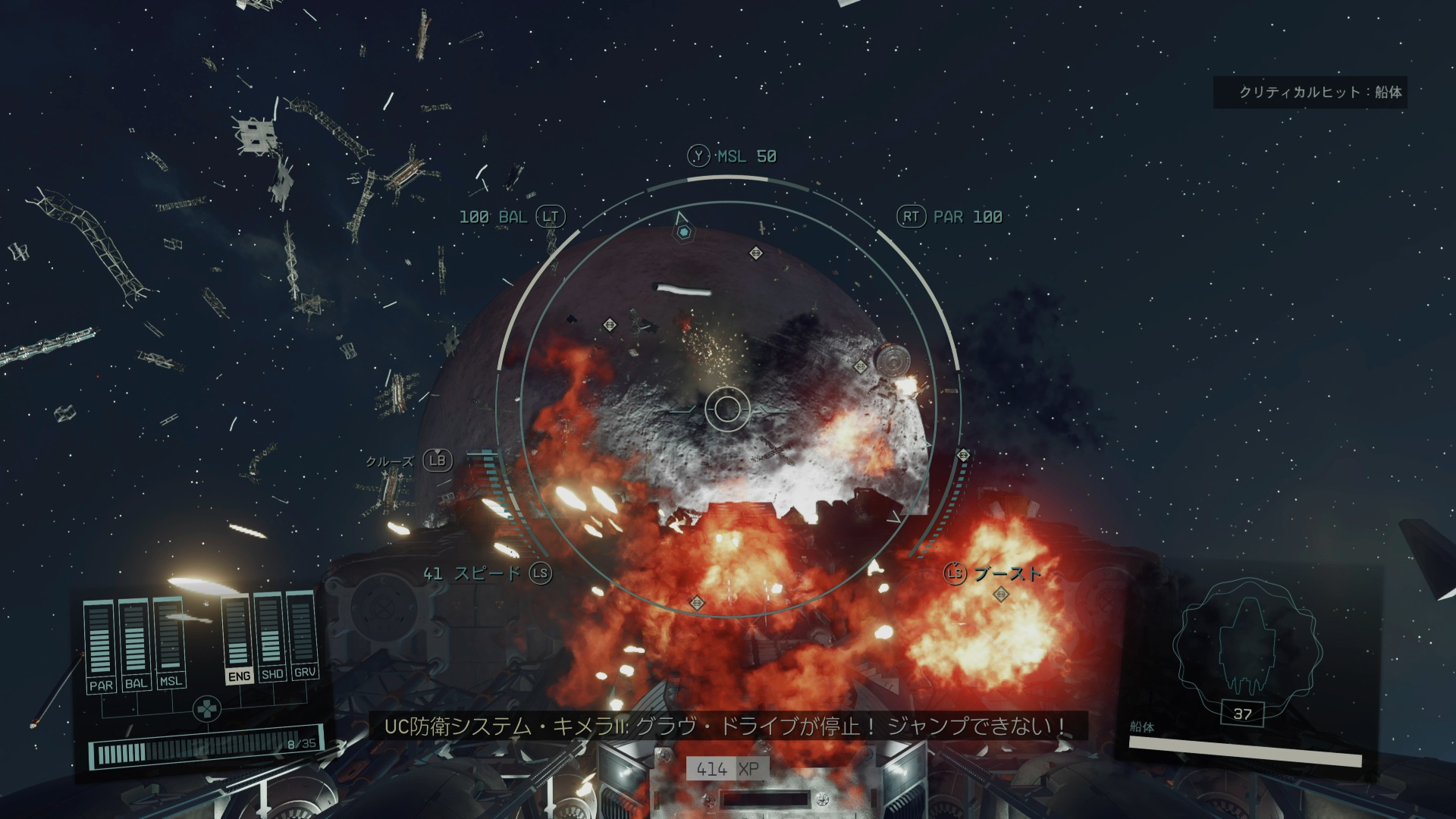1456x819 pixels.
Task: Select the highlighted ENG engine power column
Action: click(x=238, y=639)
